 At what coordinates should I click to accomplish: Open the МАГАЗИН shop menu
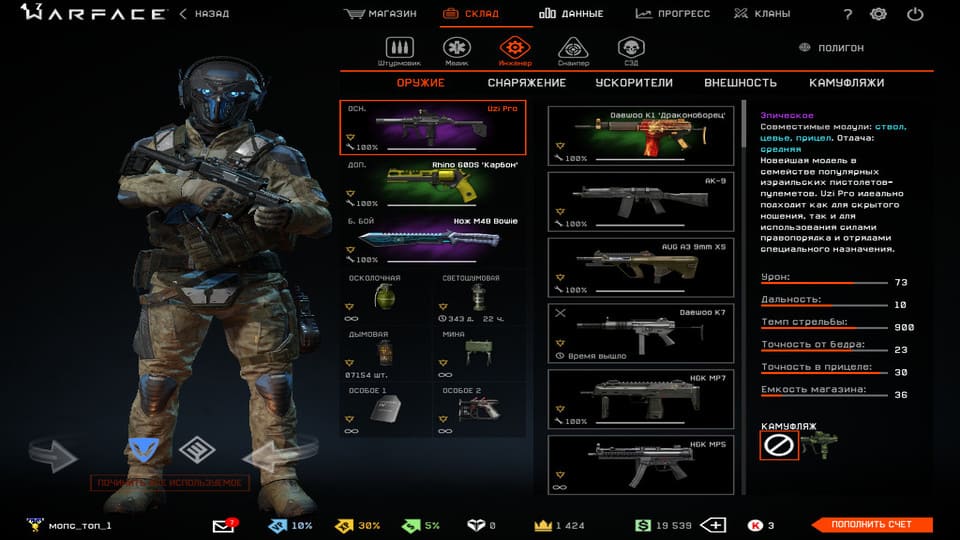click(x=382, y=14)
